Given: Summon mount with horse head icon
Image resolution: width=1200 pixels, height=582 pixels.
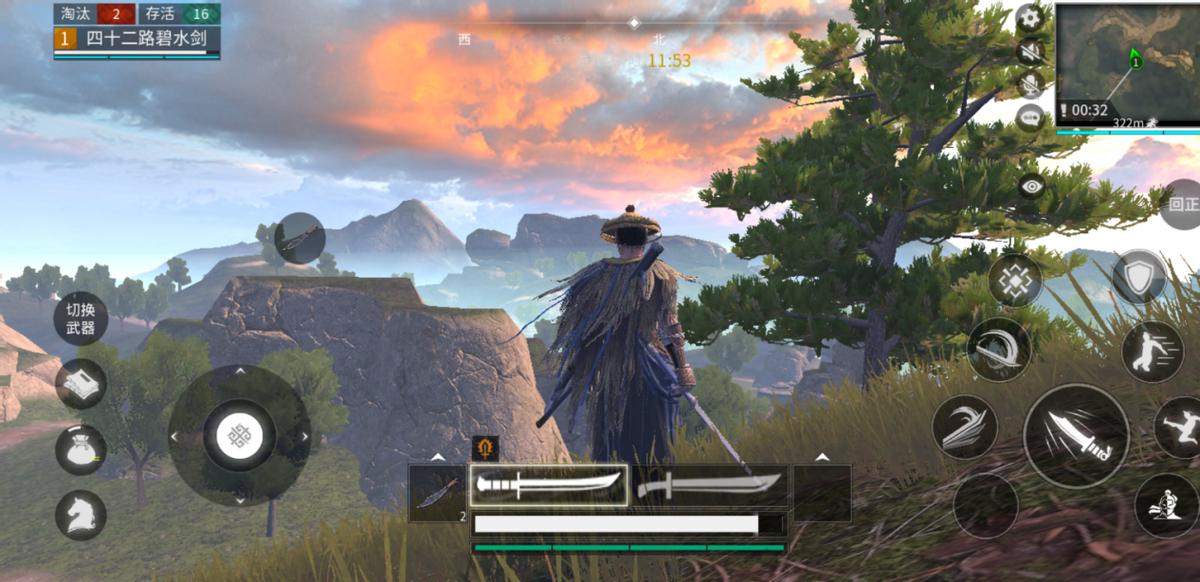Looking at the screenshot, I should (81, 515).
